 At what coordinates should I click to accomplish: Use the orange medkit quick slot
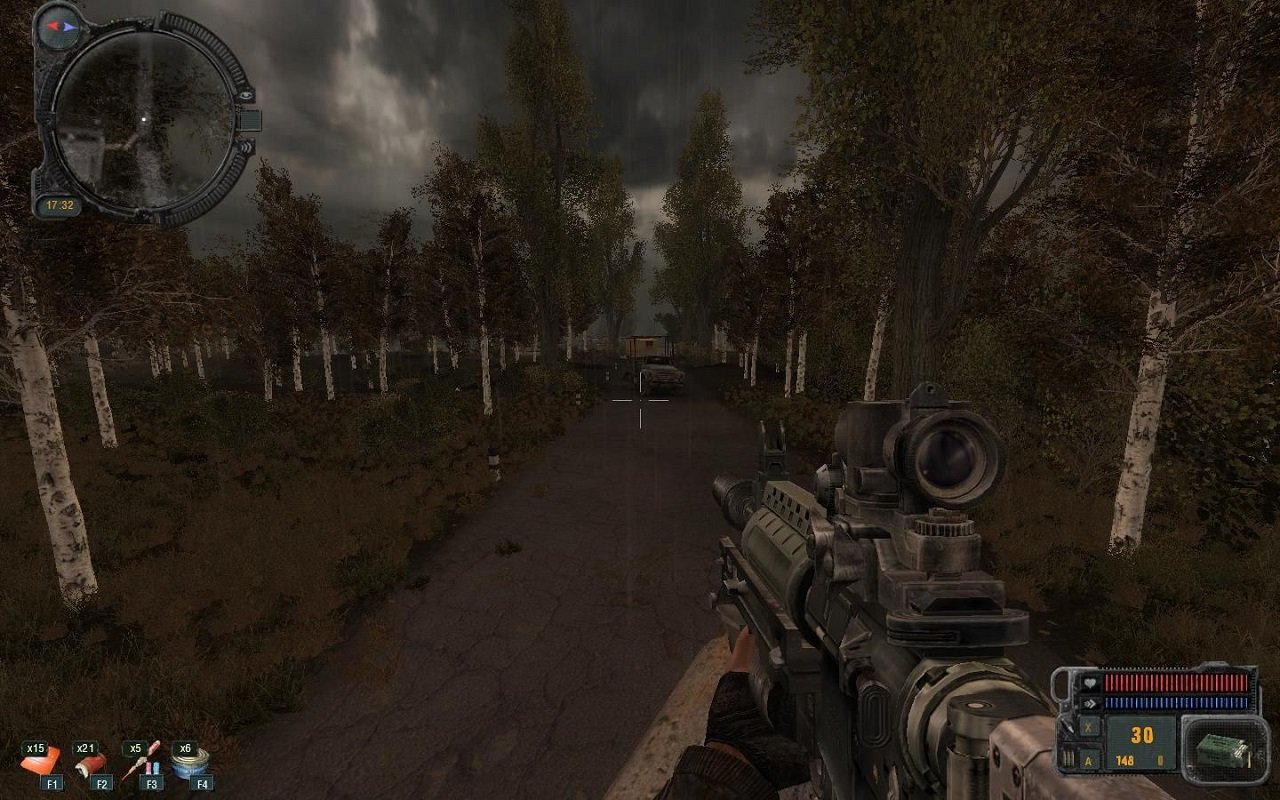coord(43,765)
